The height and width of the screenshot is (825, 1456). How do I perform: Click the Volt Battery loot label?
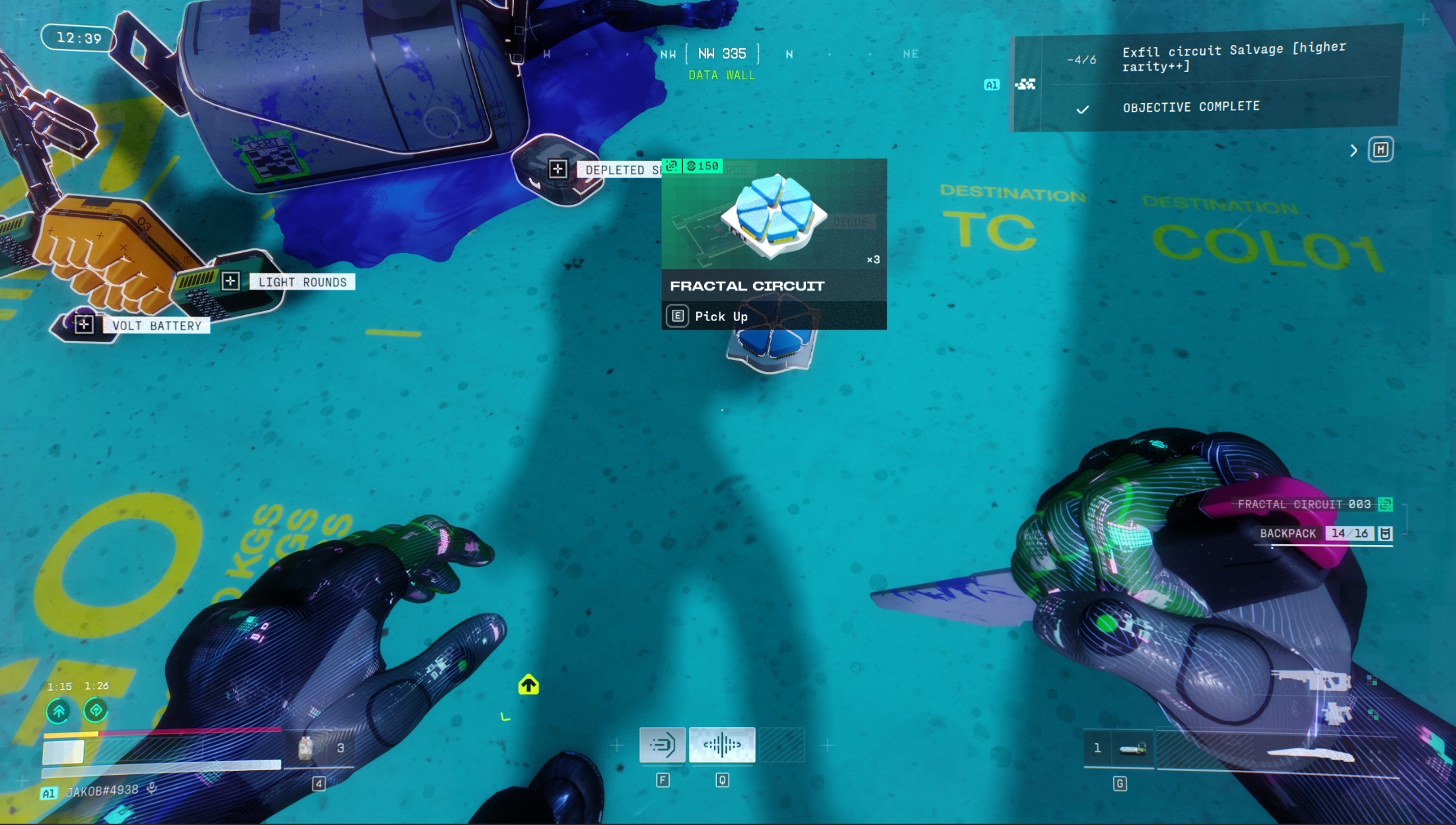(x=156, y=326)
